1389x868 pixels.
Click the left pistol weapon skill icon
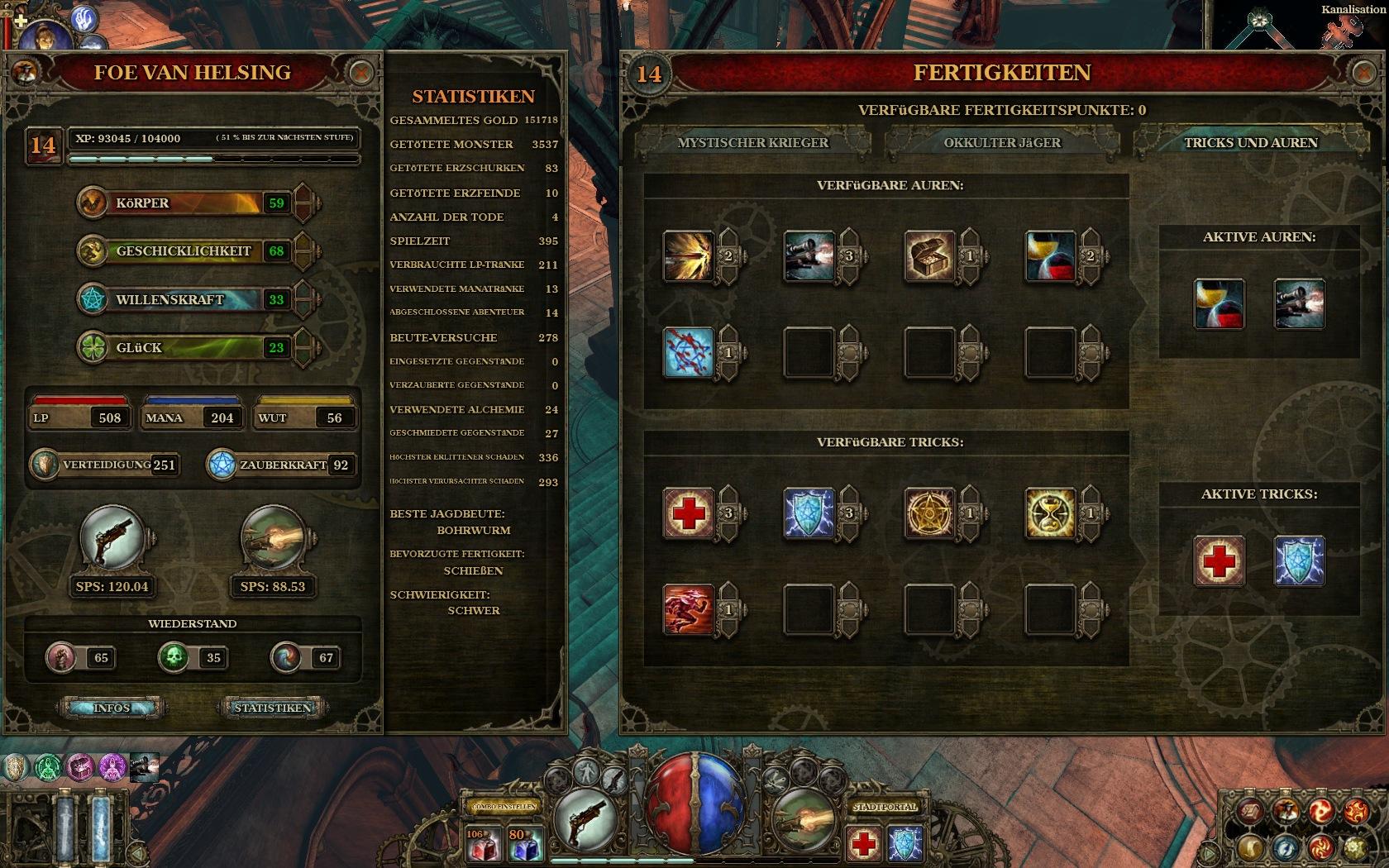click(112, 539)
